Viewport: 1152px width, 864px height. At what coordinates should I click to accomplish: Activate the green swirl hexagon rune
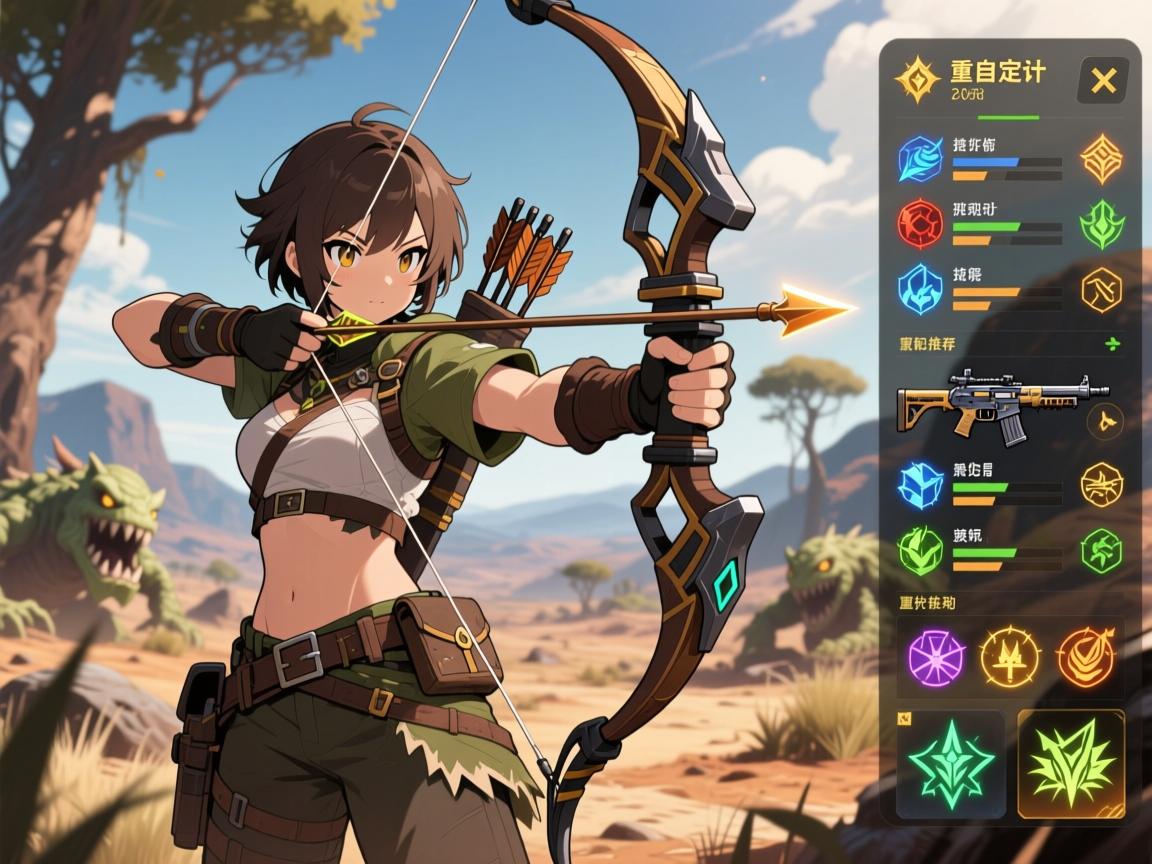(x=1101, y=549)
